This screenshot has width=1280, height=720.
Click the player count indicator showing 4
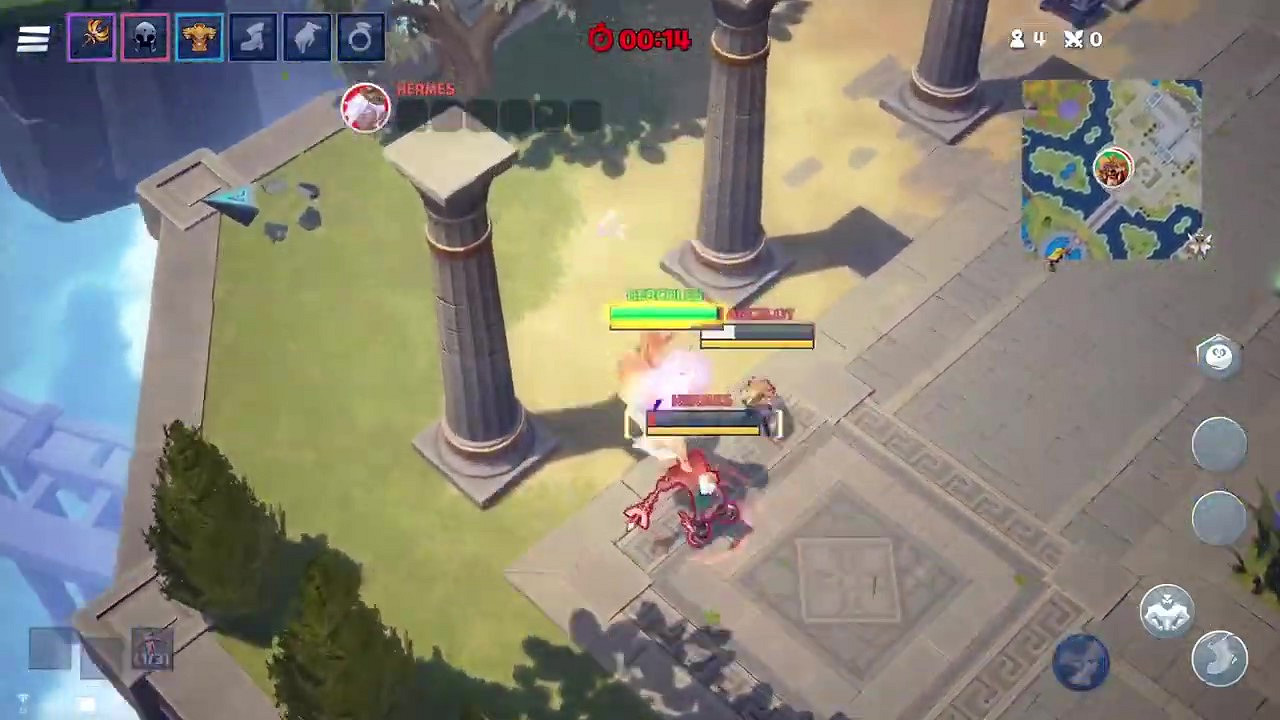1029,41
